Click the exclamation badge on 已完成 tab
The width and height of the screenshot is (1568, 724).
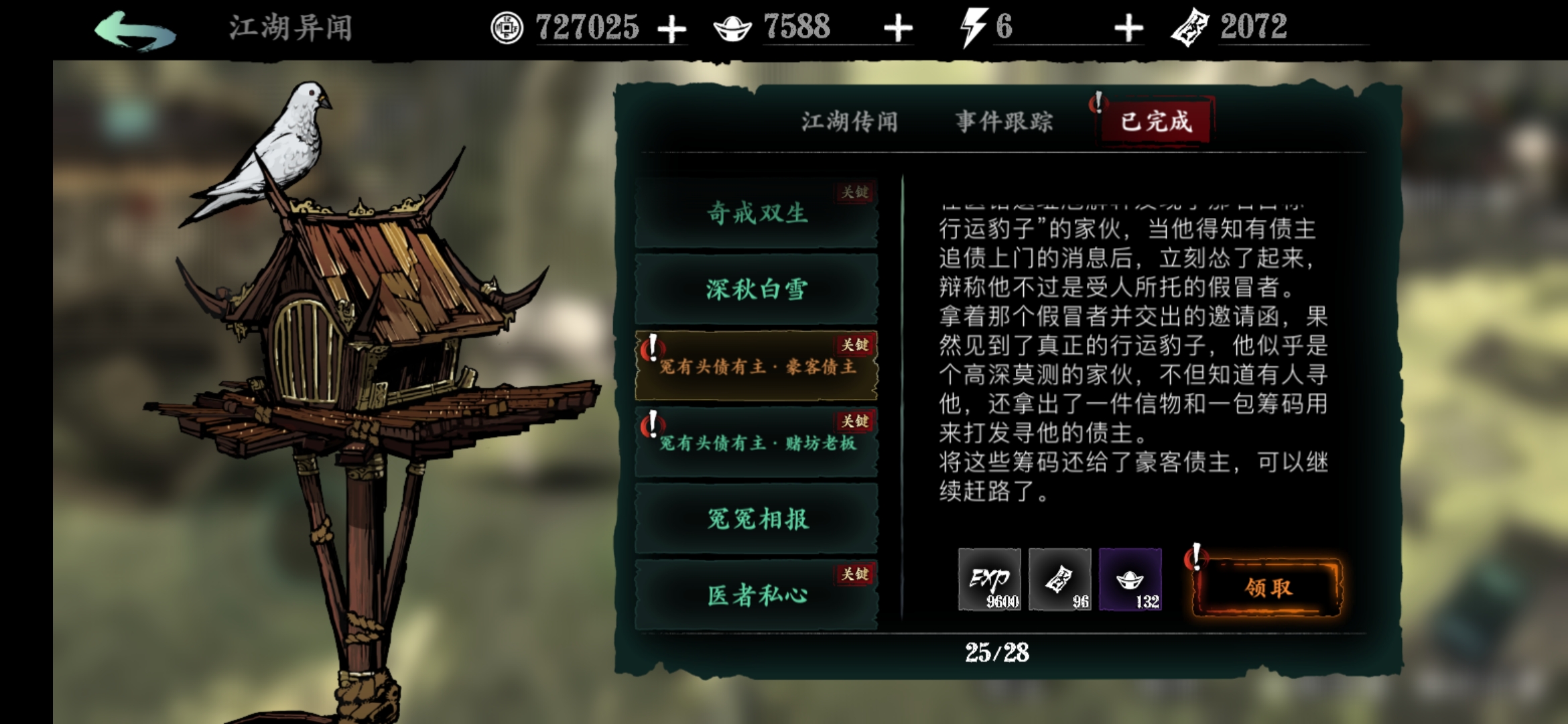tap(1098, 102)
